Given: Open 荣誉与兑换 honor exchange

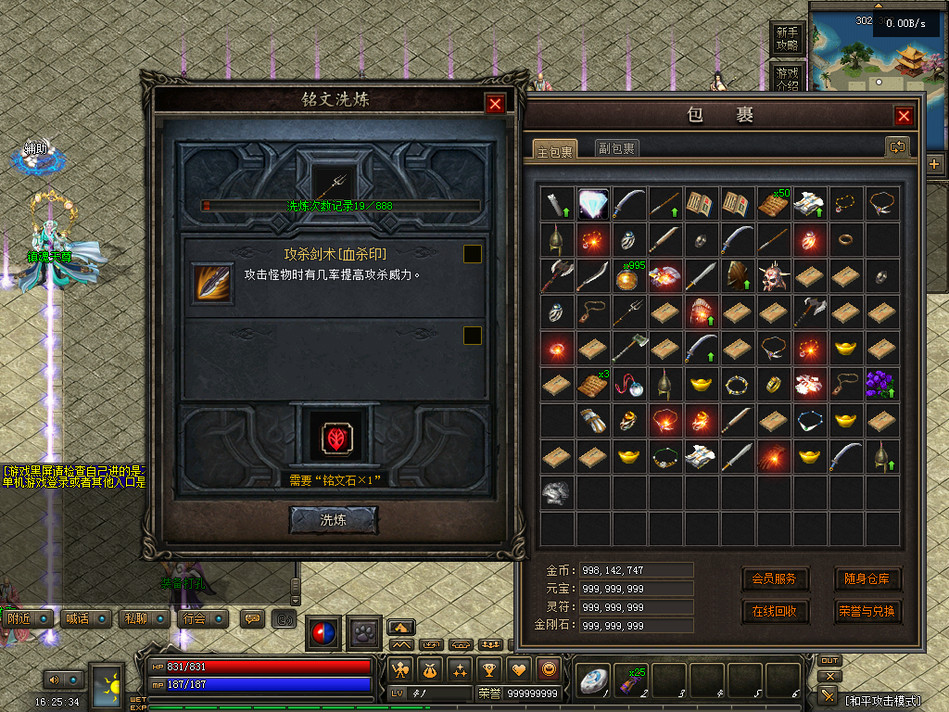Looking at the screenshot, I should tap(868, 611).
